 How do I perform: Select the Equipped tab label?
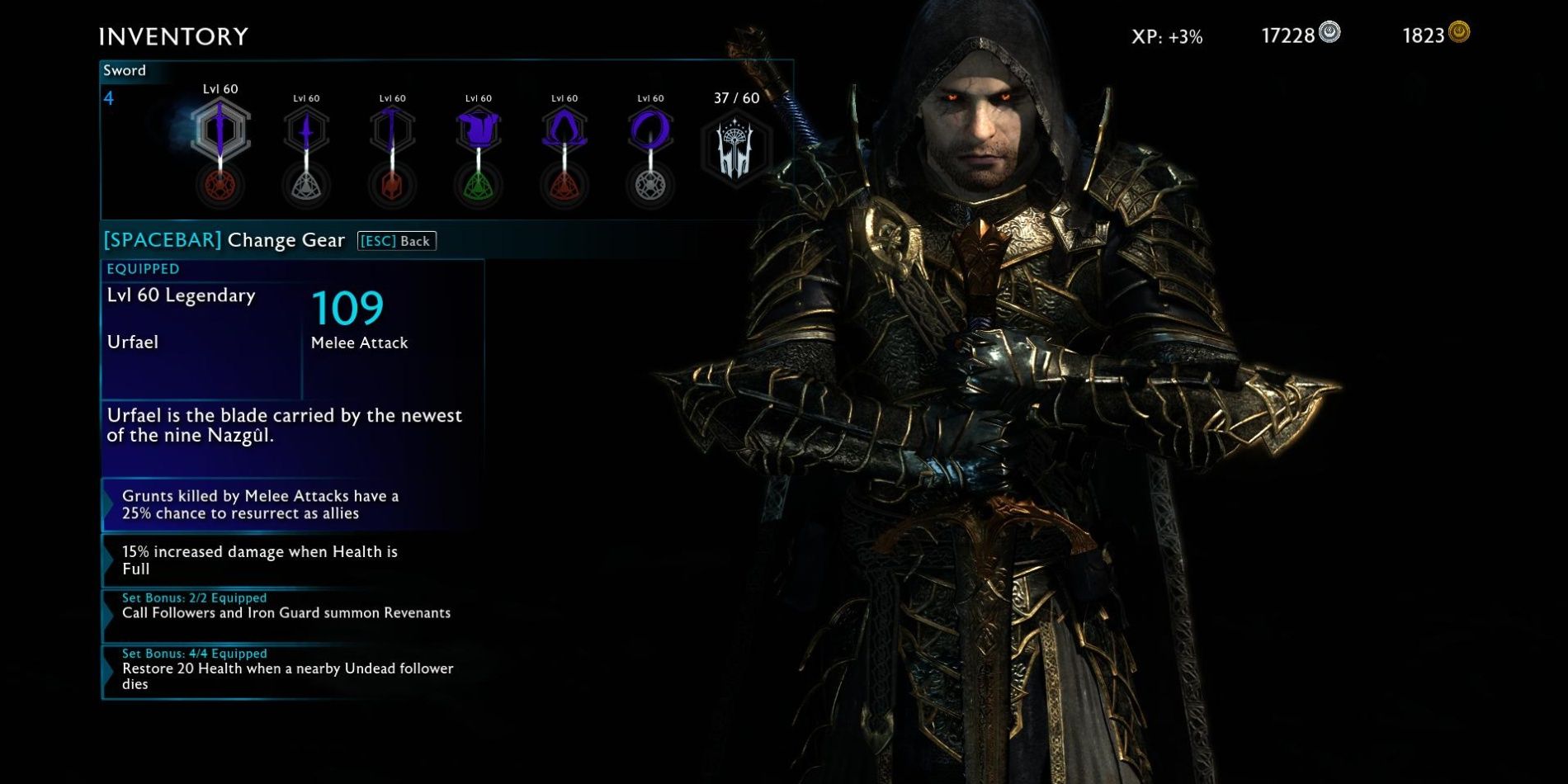(x=142, y=268)
